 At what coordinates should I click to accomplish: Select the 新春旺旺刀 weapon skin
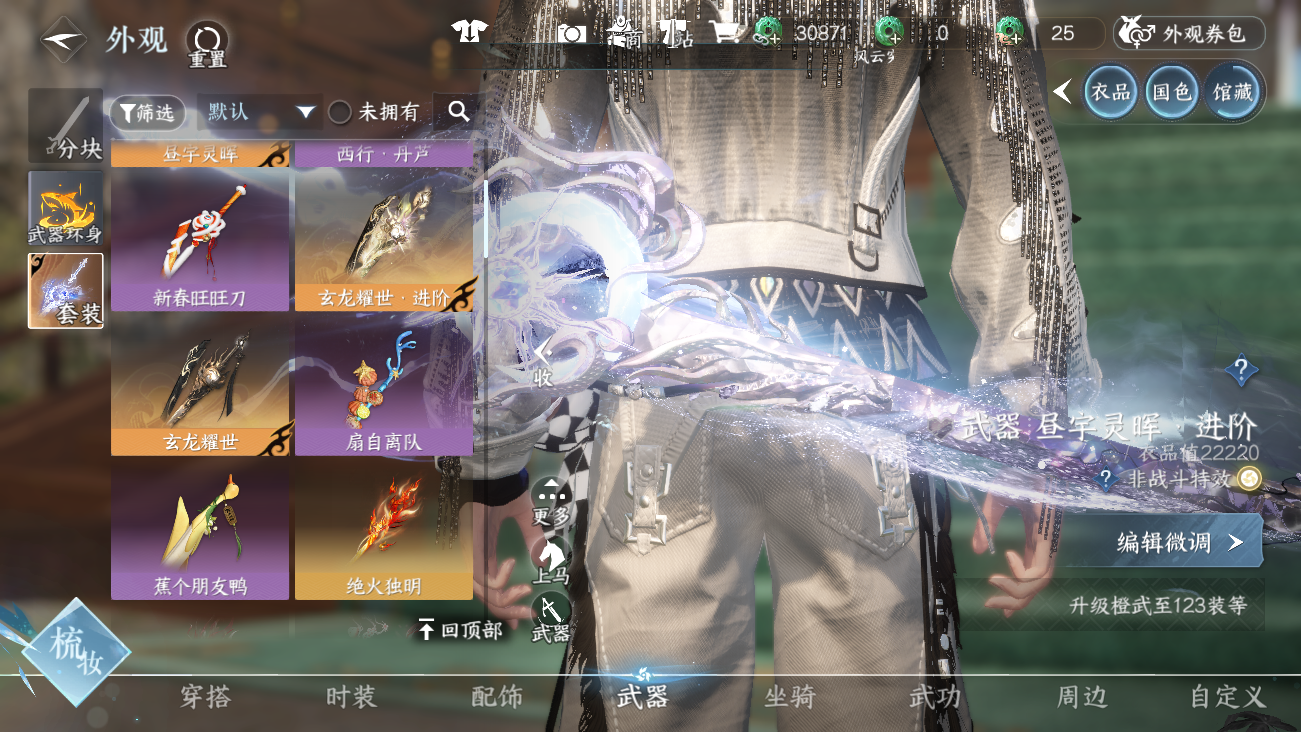click(200, 240)
